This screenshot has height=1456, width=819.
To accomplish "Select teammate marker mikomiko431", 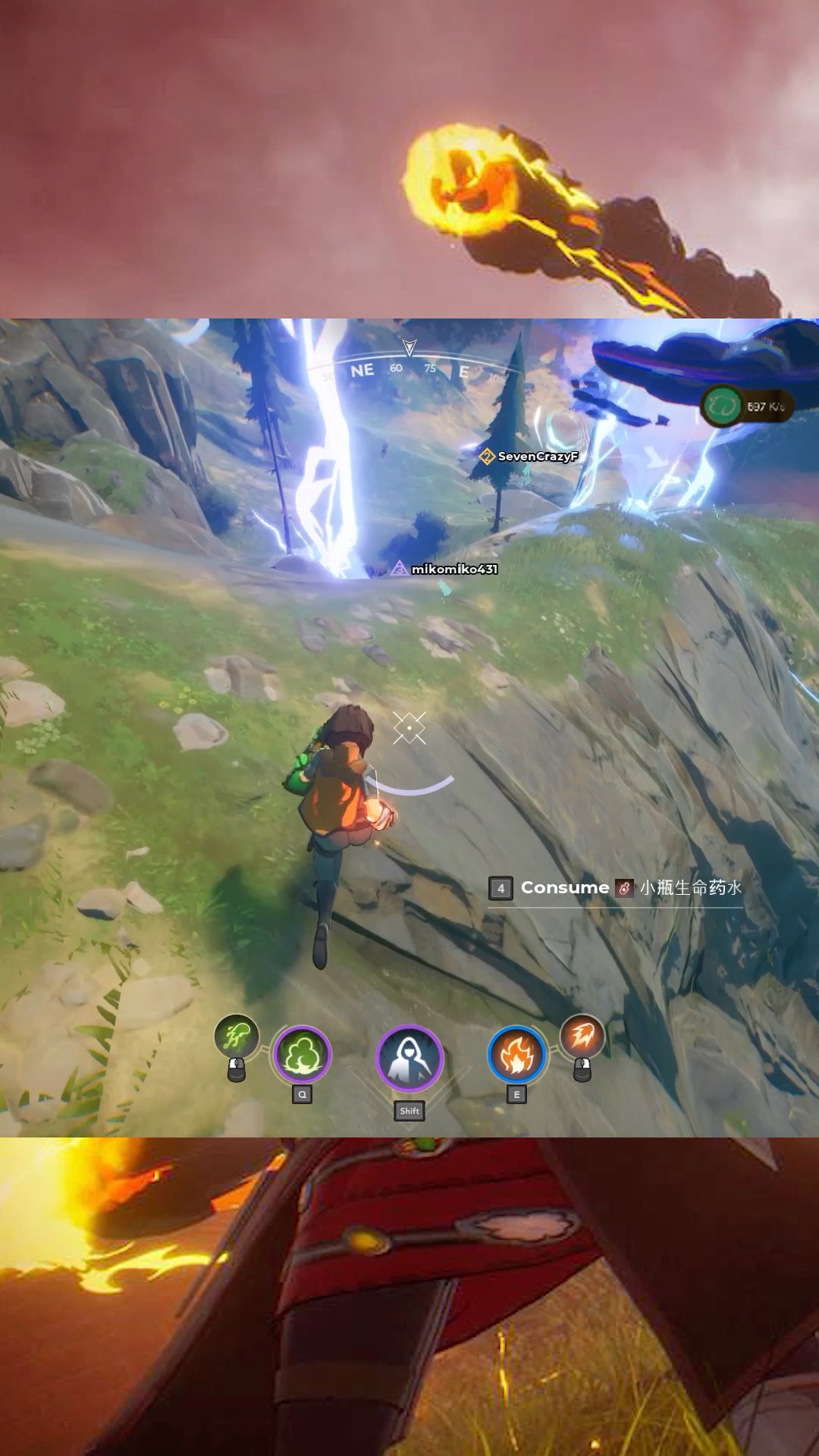I will [445, 569].
